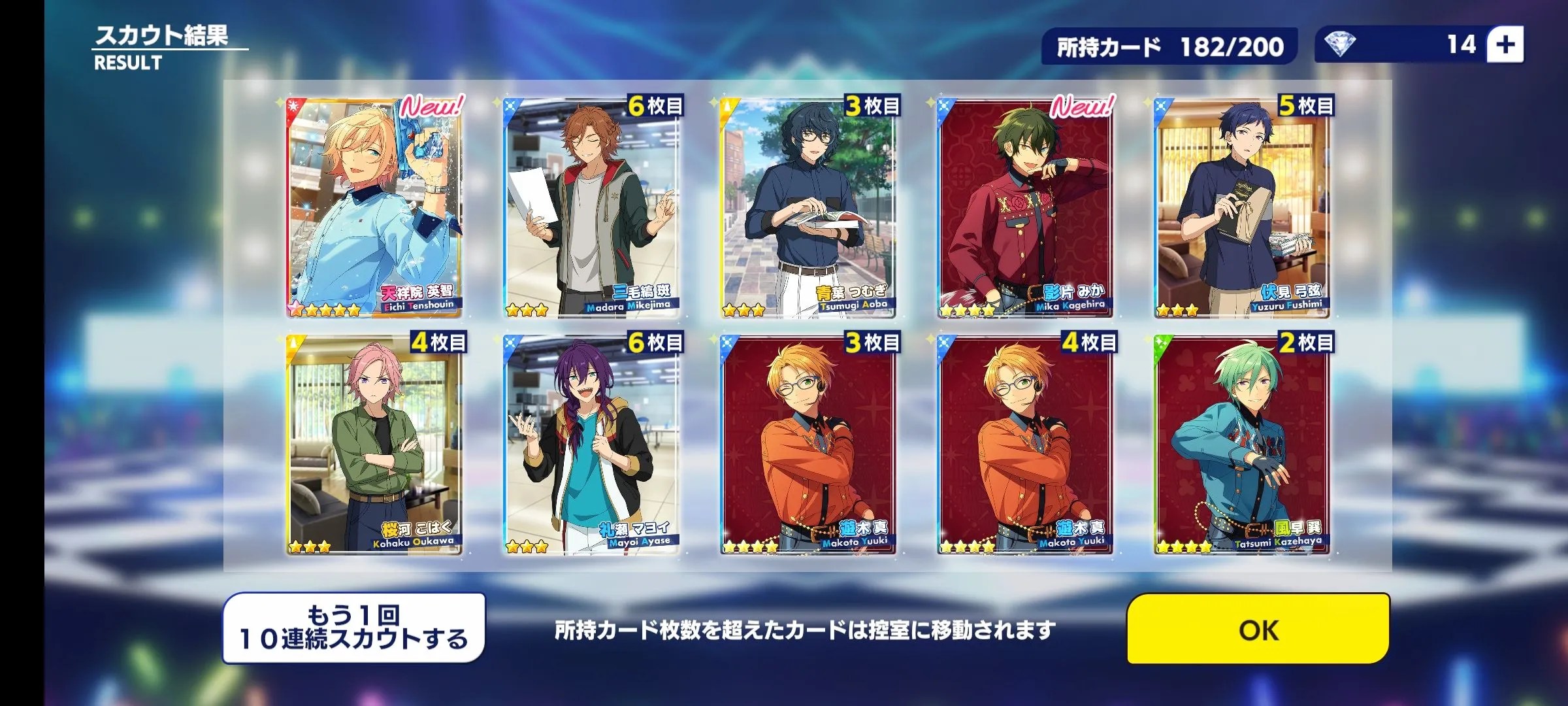Inspect the Tatsumi Kazehaya card
Screen dimensions: 1568x706
[1242, 445]
